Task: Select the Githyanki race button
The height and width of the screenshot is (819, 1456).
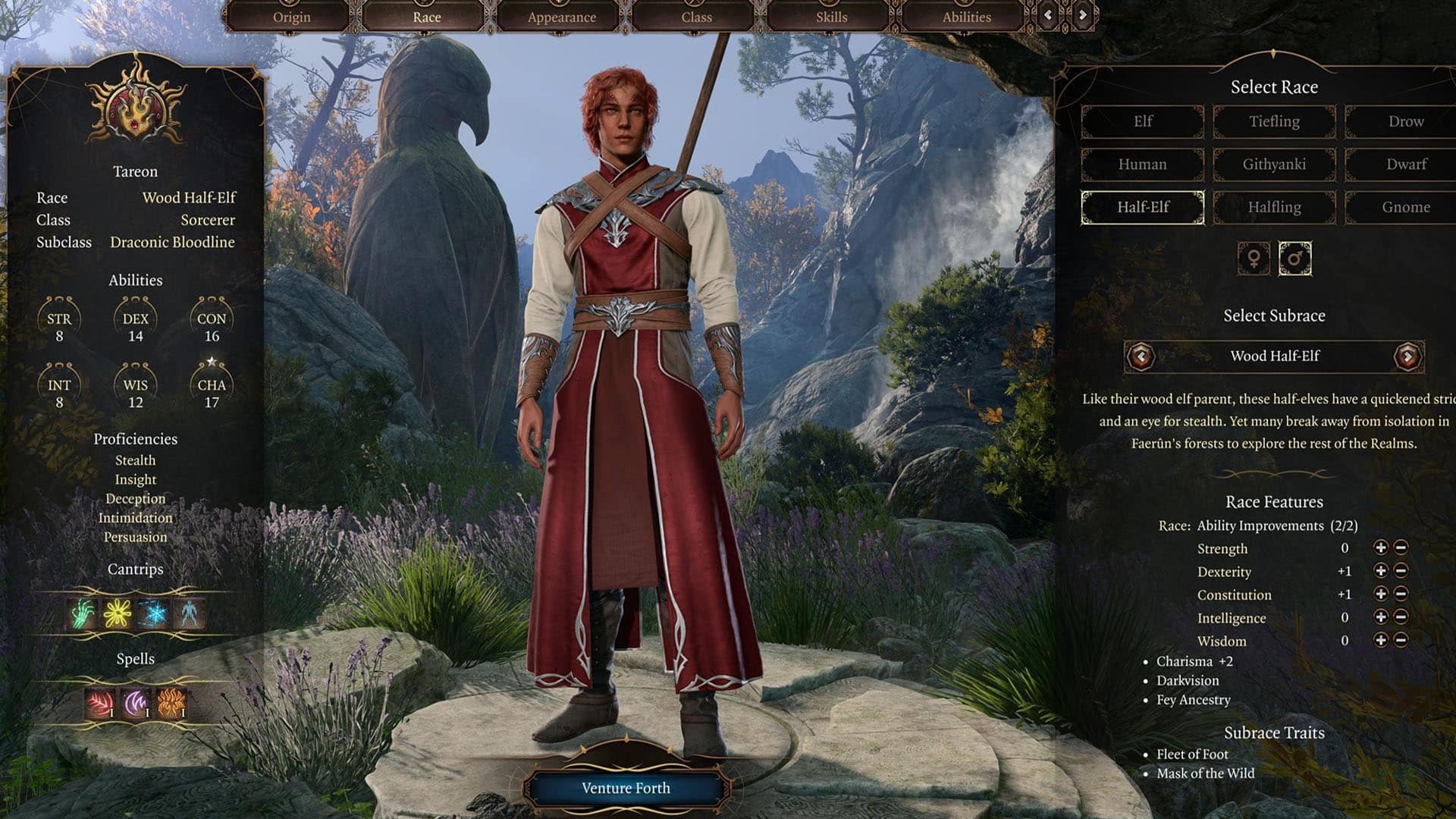Action: pos(1274,164)
